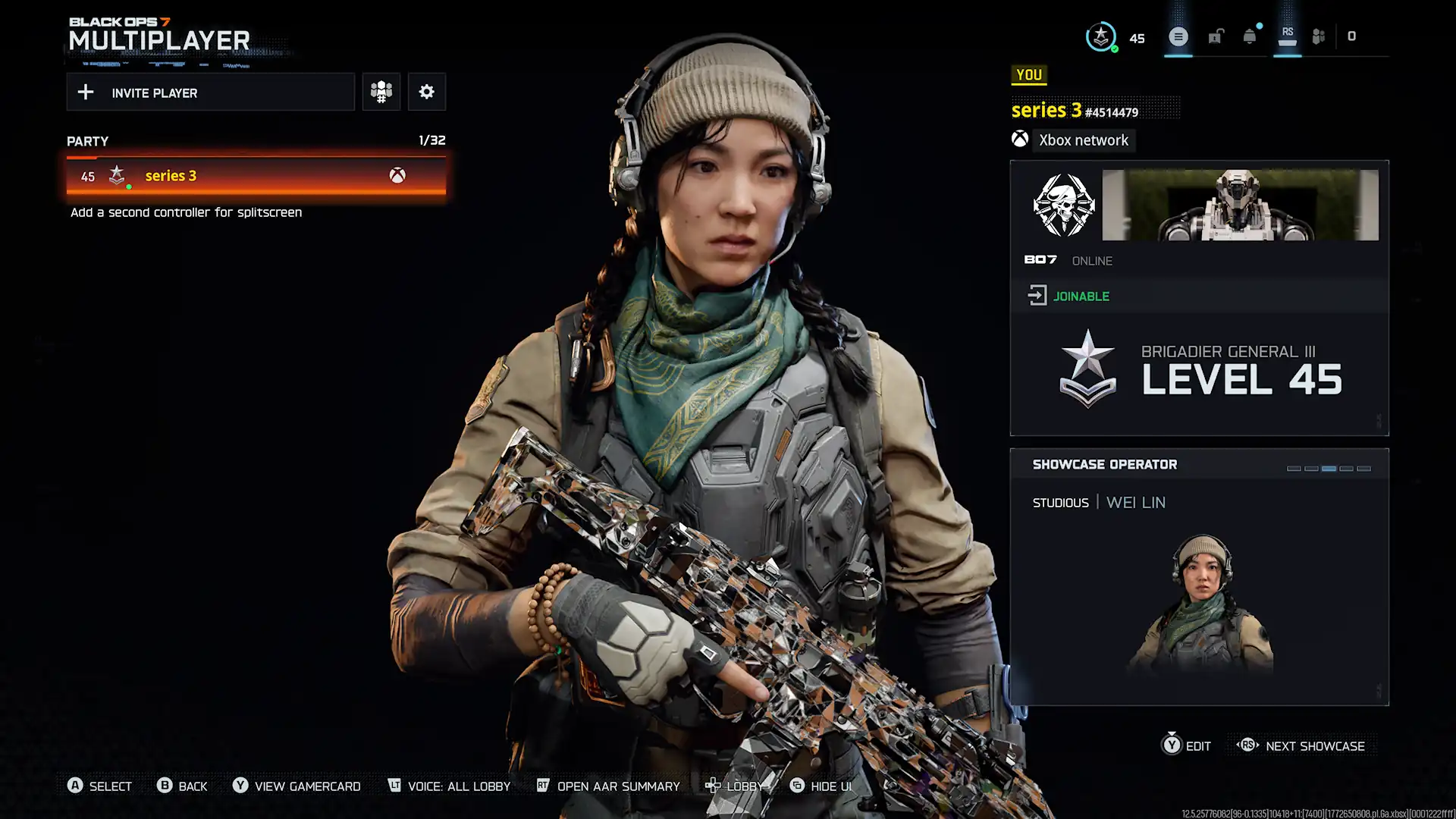
Task: Select the RS showcase icon
Action: coord(1287,34)
